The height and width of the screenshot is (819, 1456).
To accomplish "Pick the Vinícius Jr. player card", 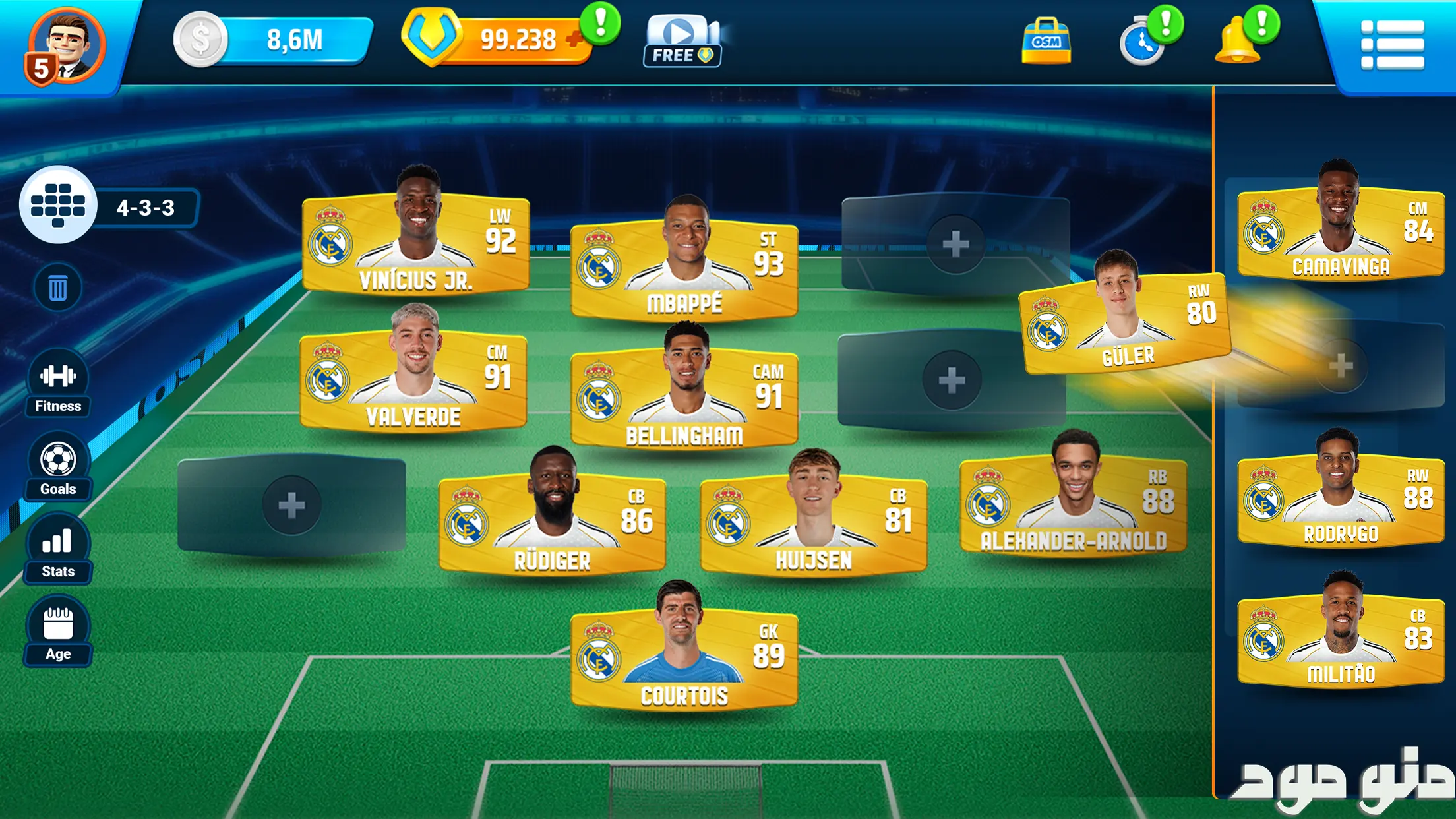I will pos(415,244).
